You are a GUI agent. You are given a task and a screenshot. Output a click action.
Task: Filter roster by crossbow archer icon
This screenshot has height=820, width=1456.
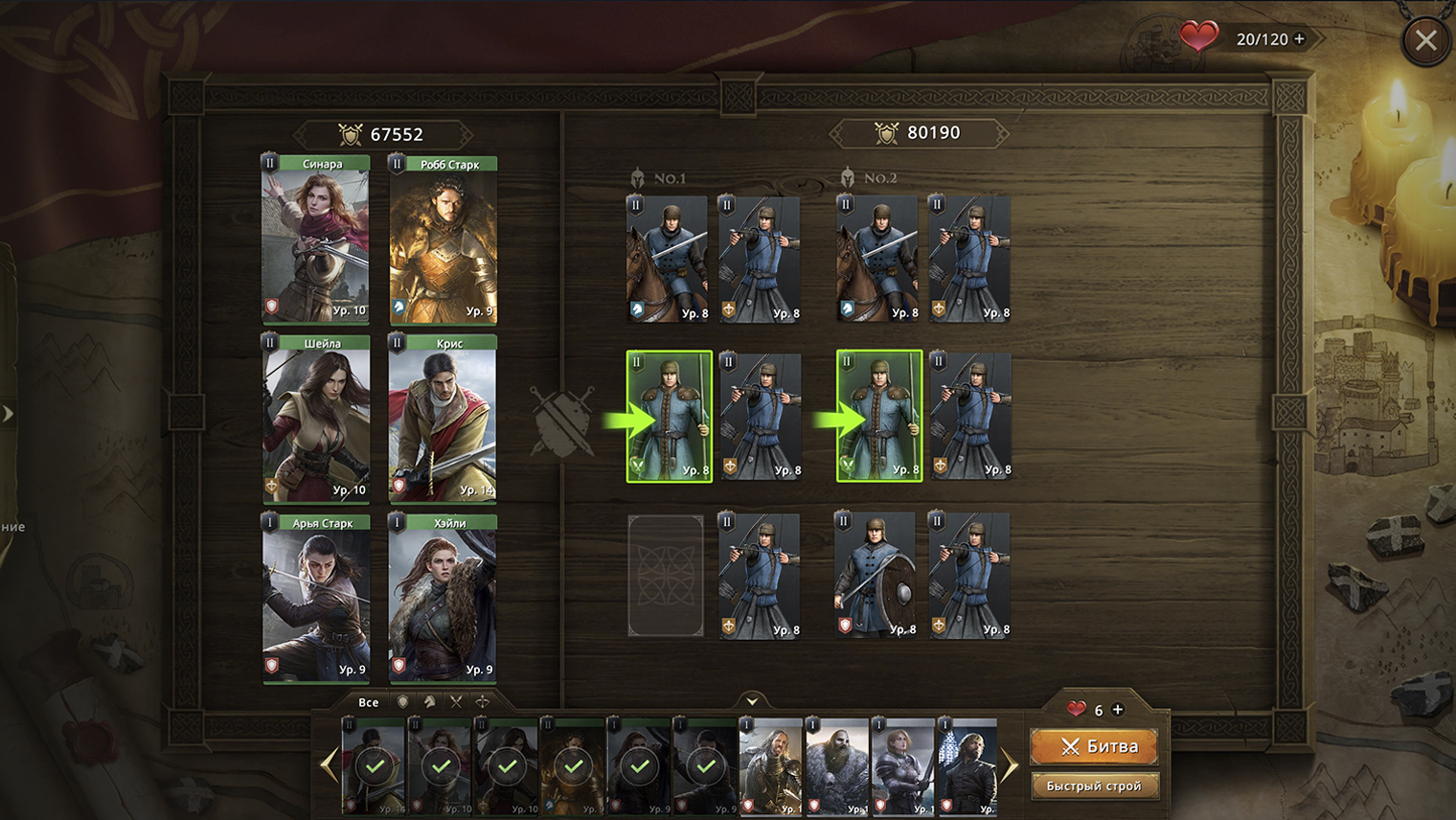[483, 702]
